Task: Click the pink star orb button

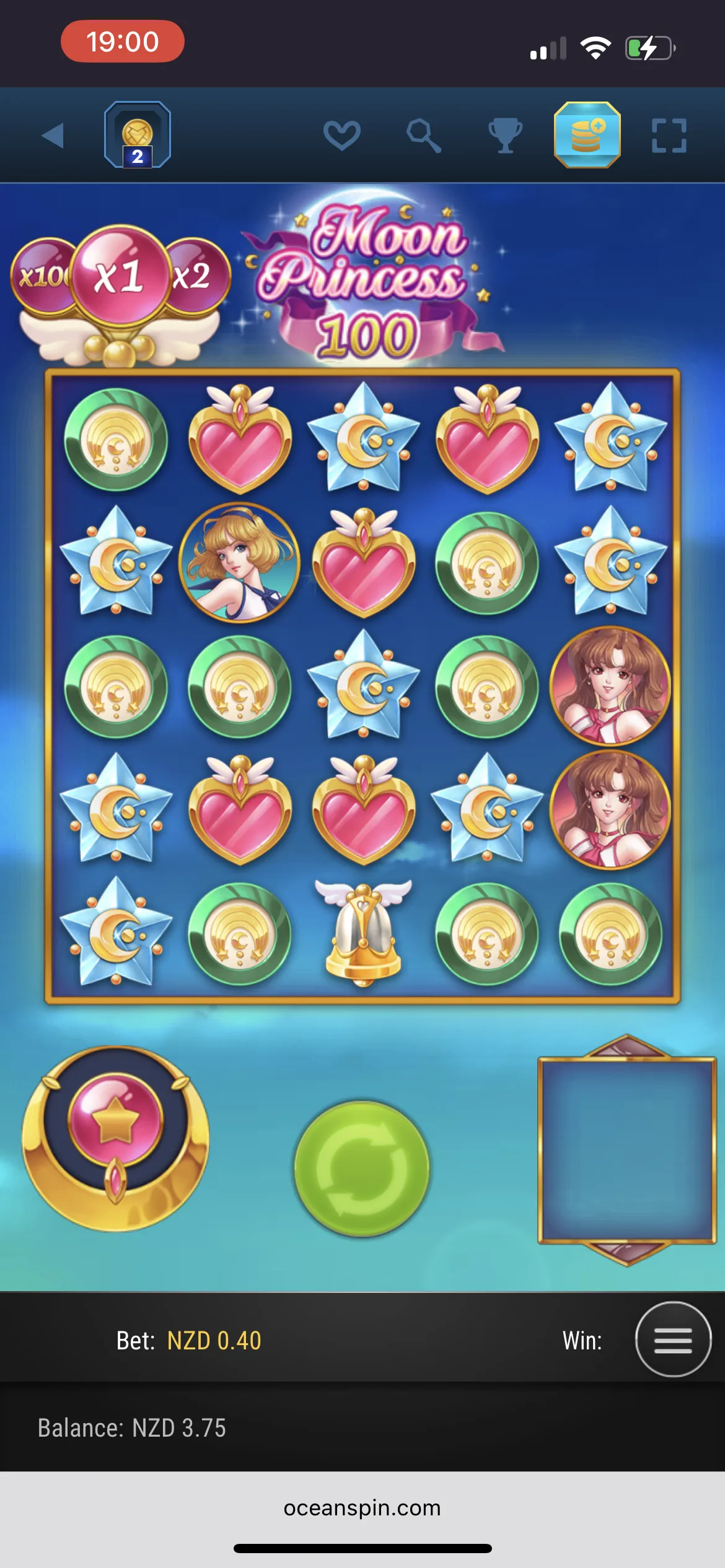Action: coord(115,1122)
